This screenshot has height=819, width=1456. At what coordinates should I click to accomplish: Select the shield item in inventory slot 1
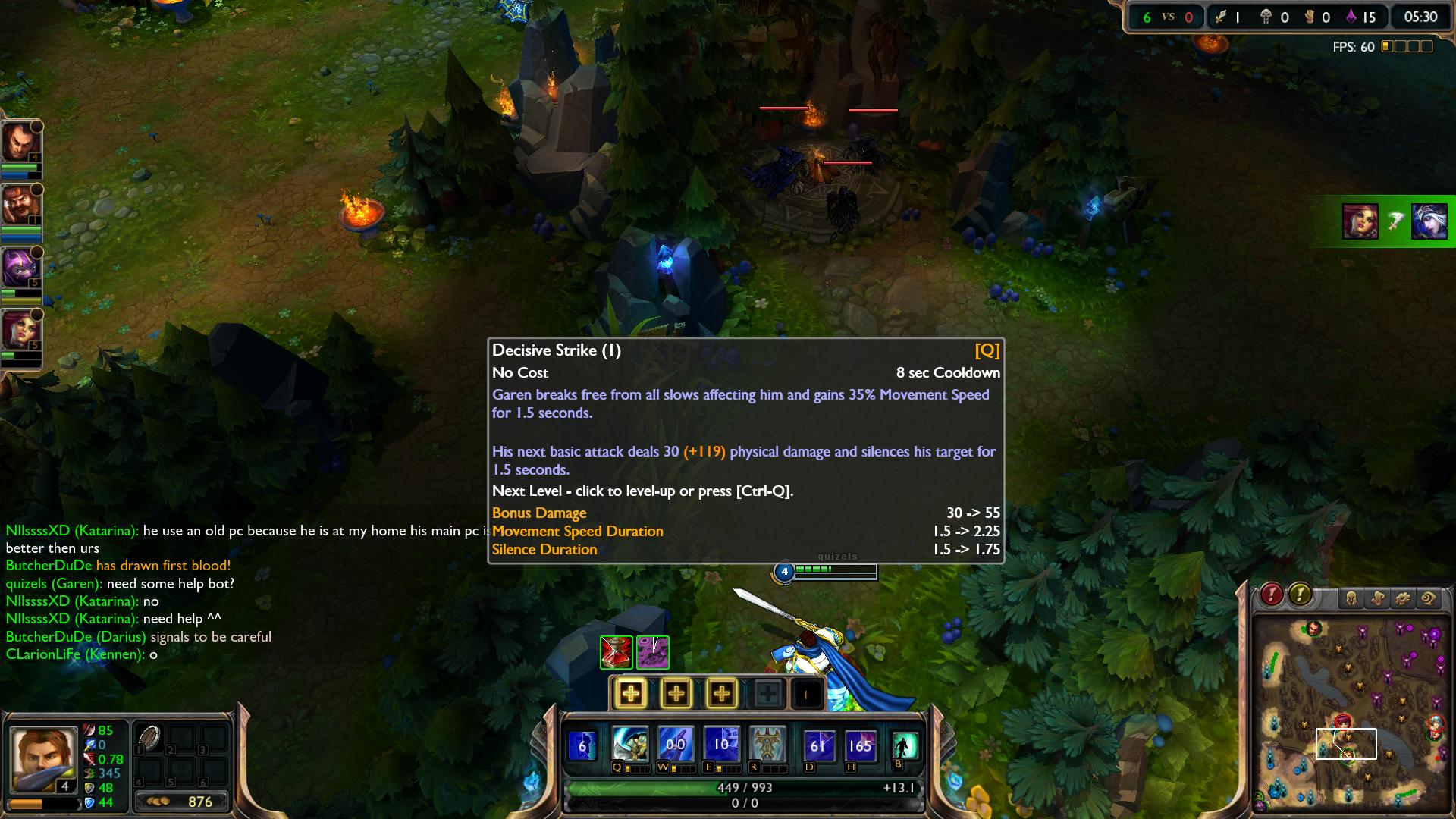(x=149, y=739)
